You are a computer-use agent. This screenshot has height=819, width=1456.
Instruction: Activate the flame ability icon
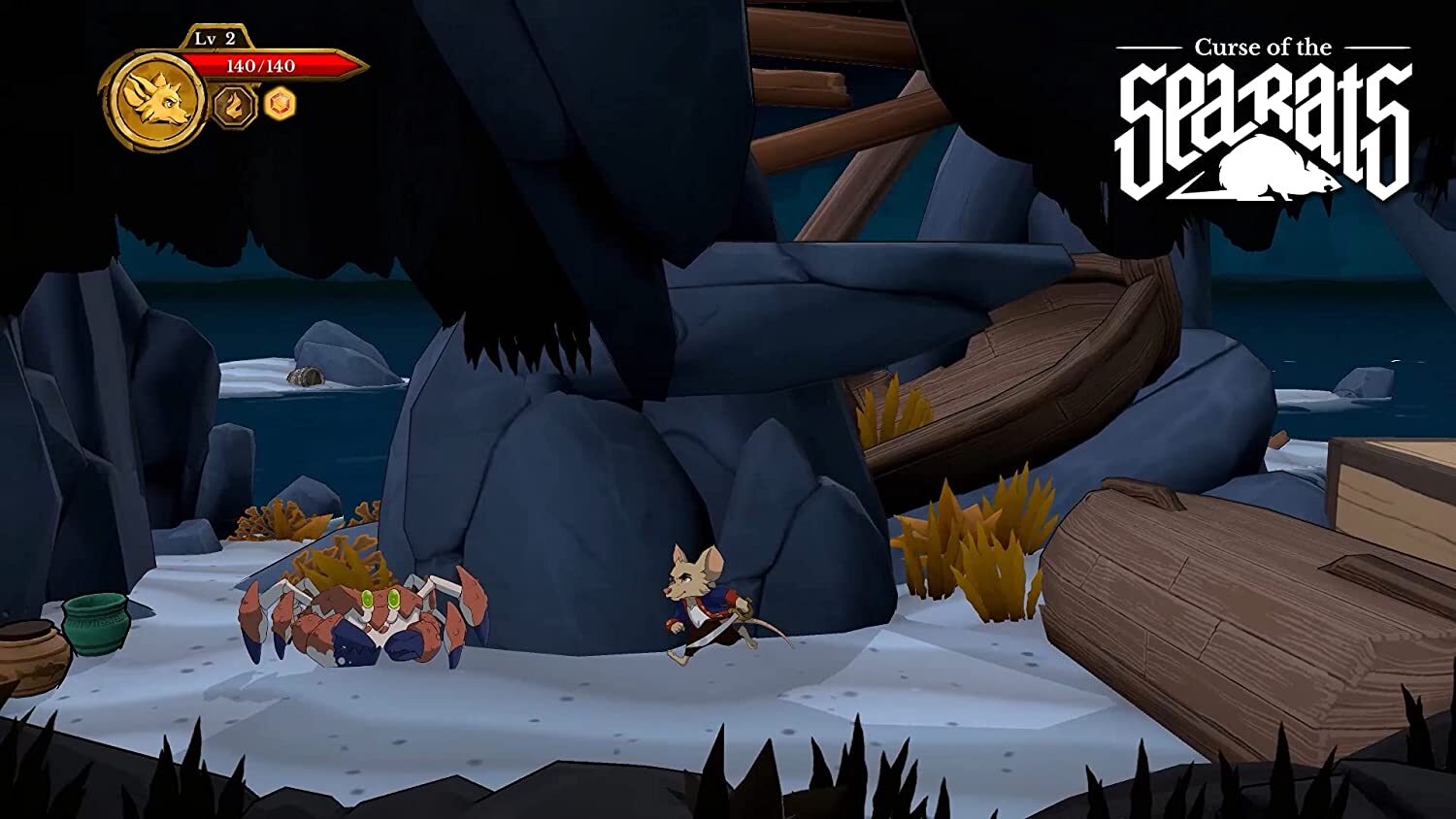point(234,105)
